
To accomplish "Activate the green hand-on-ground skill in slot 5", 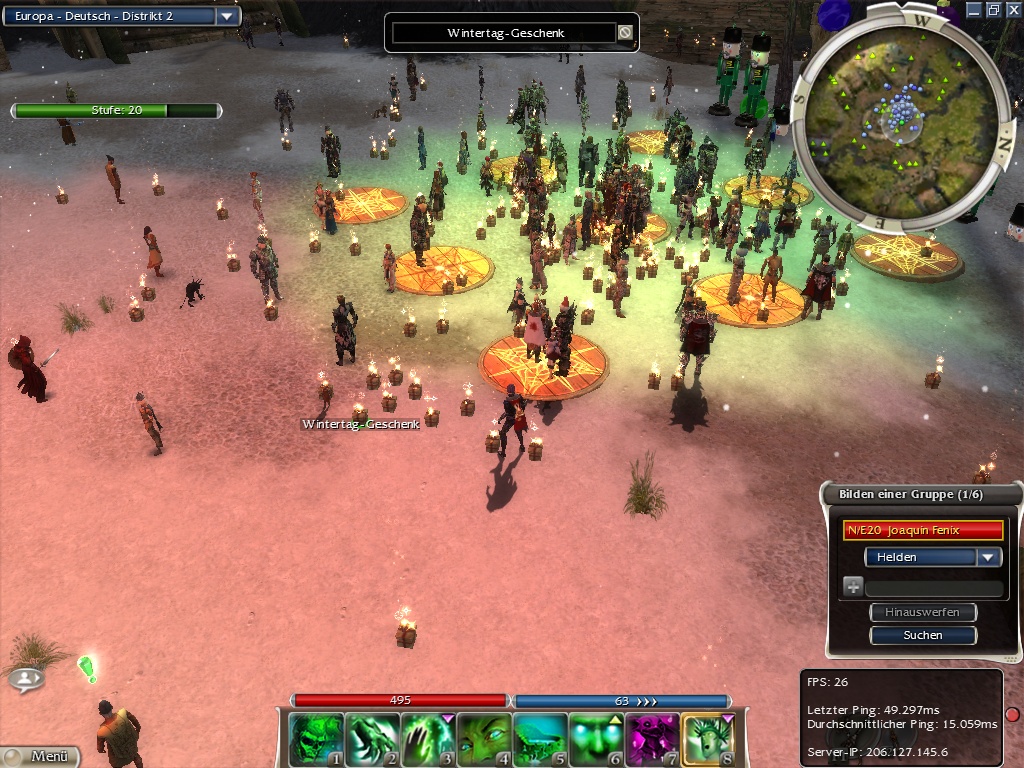I will [540, 739].
